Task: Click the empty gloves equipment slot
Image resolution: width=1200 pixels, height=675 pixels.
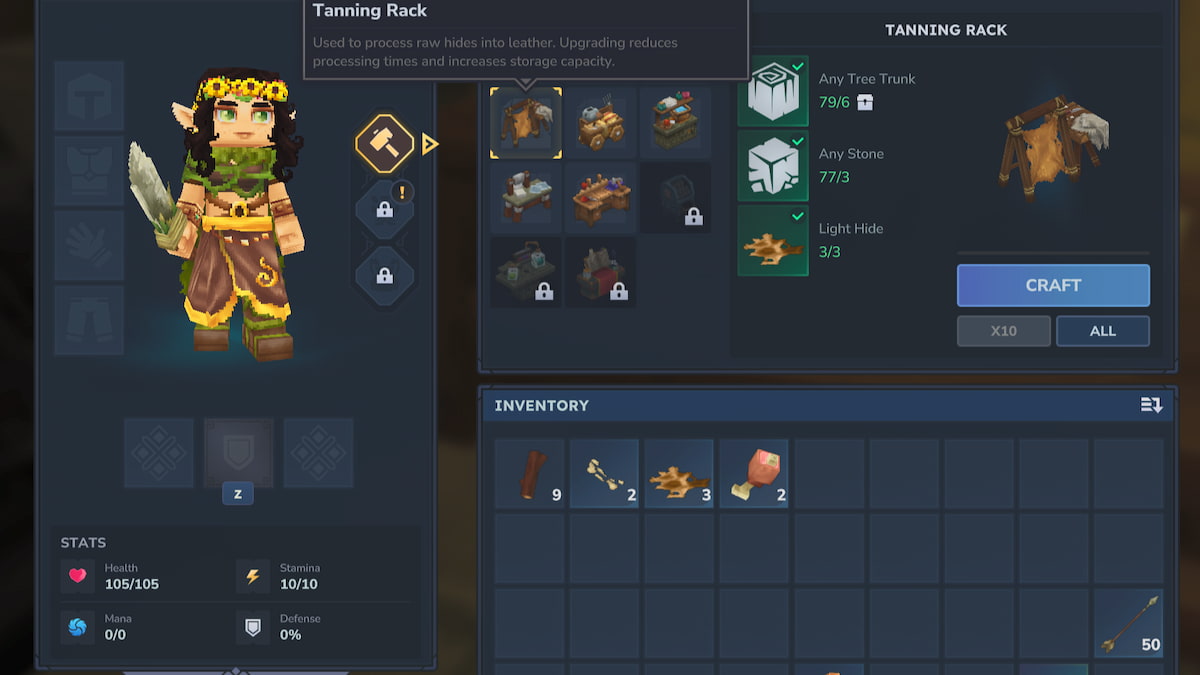Action: 89,245
